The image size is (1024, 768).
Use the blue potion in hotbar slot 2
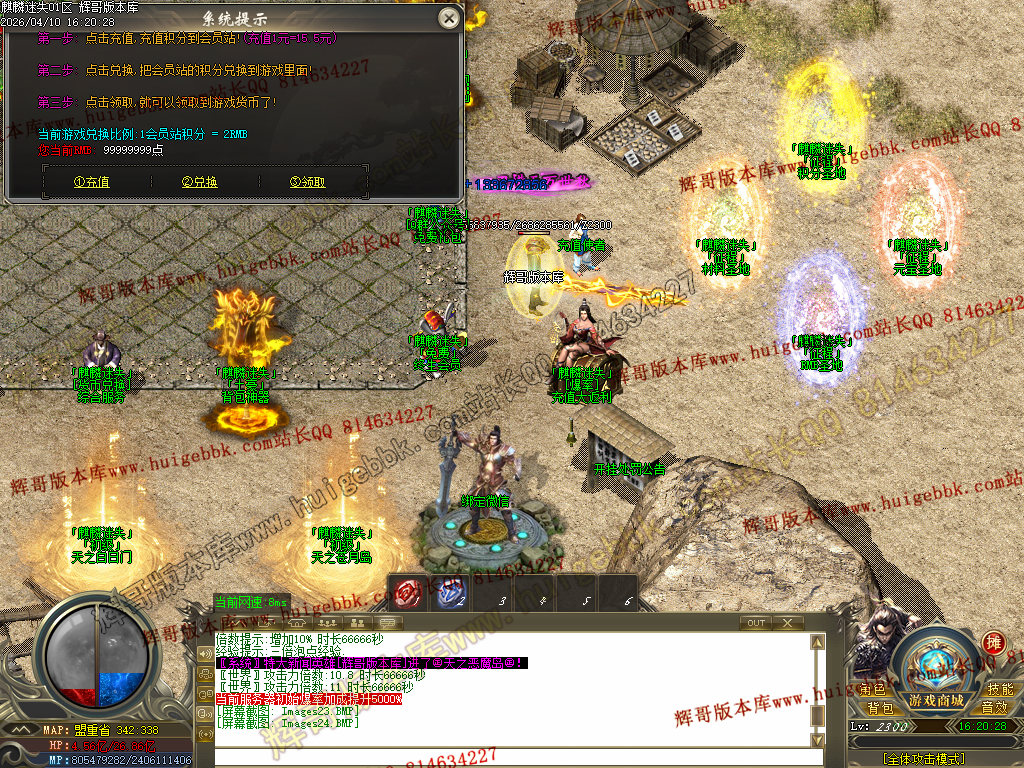tap(449, 593)
